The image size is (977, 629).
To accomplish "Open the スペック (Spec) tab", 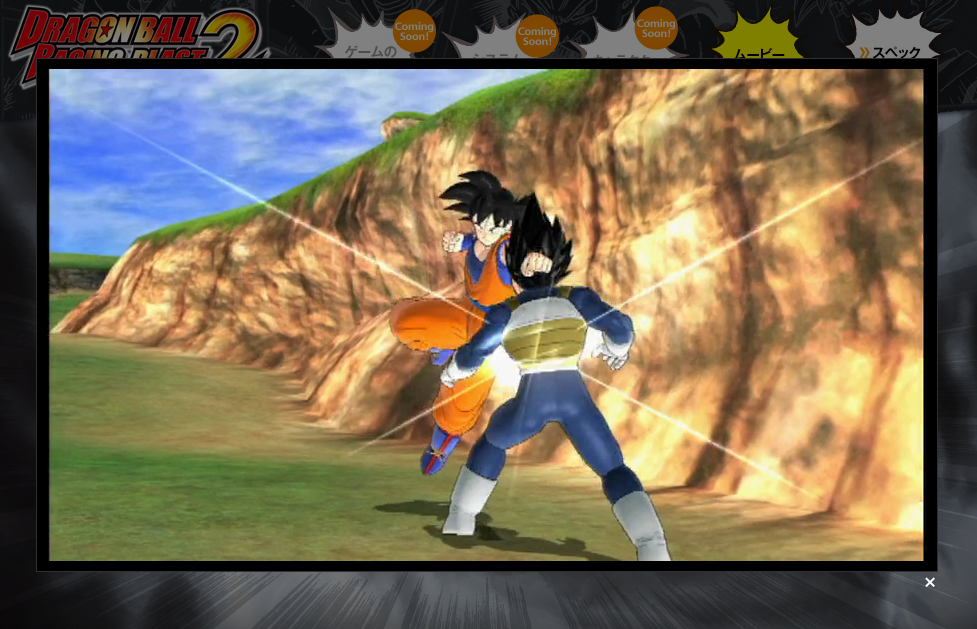I will point(894,48).
